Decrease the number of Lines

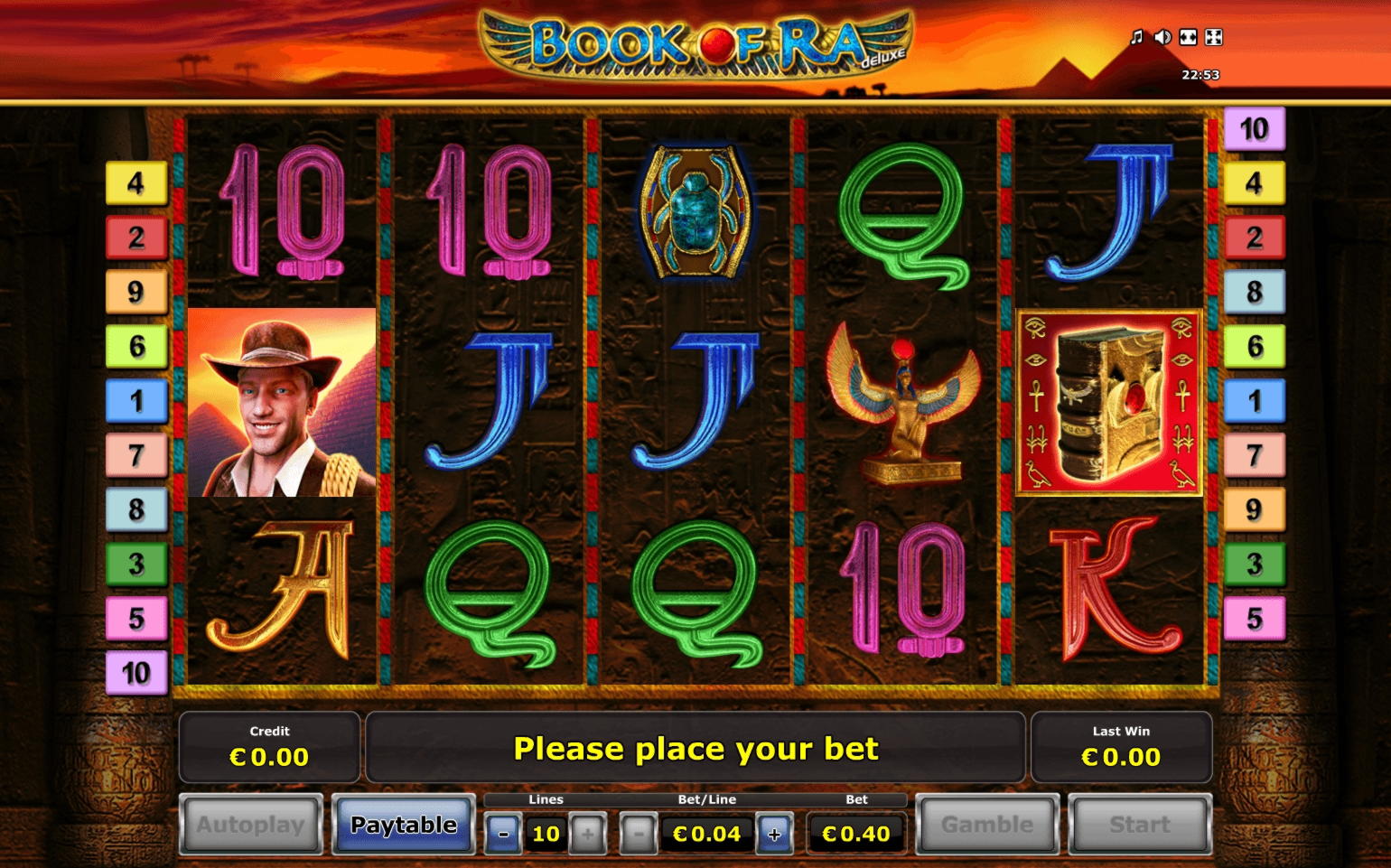tap(503, 834)
